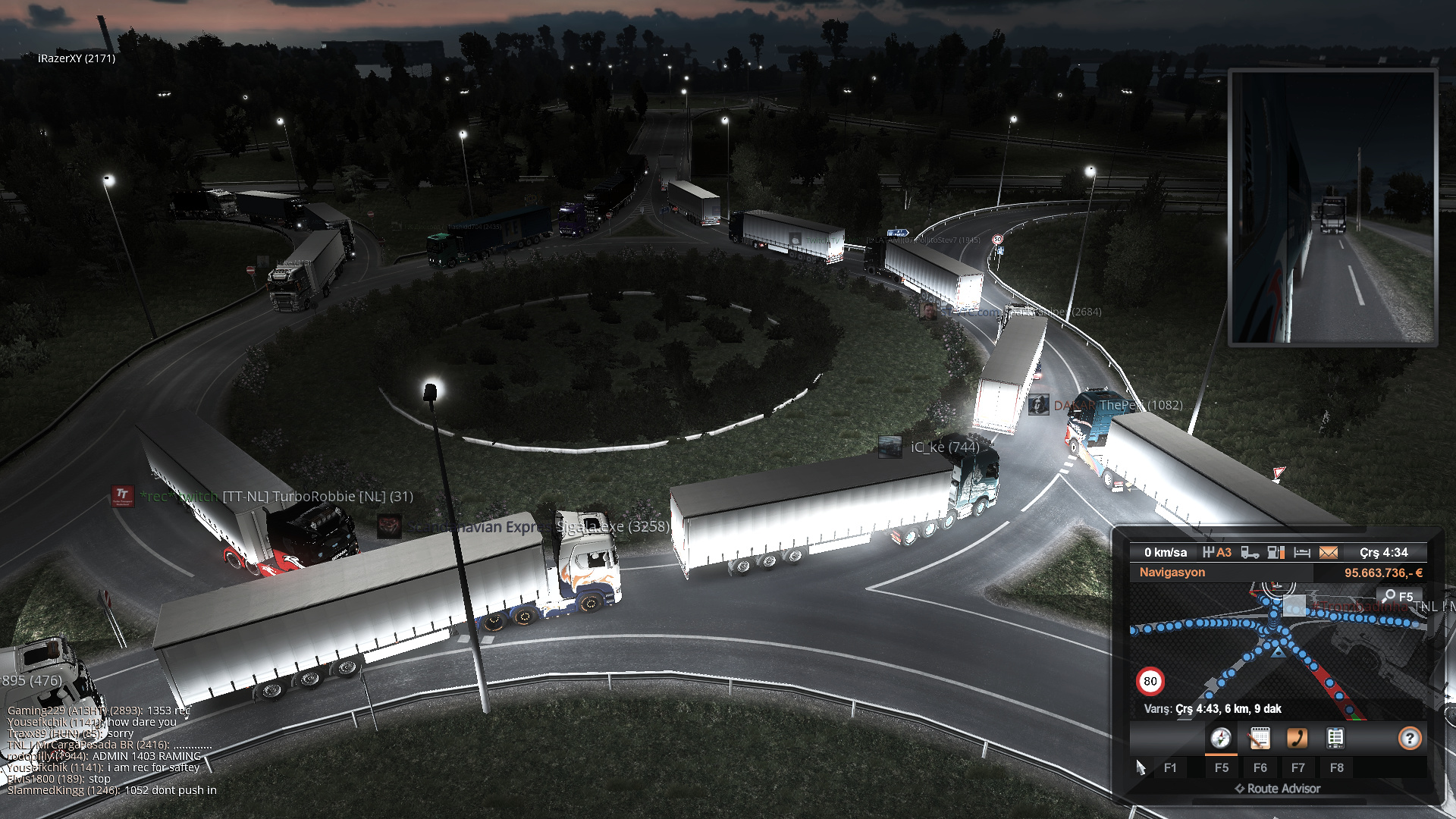
Task: Open the orange phone assistance tab
Action: [1297, 738]
